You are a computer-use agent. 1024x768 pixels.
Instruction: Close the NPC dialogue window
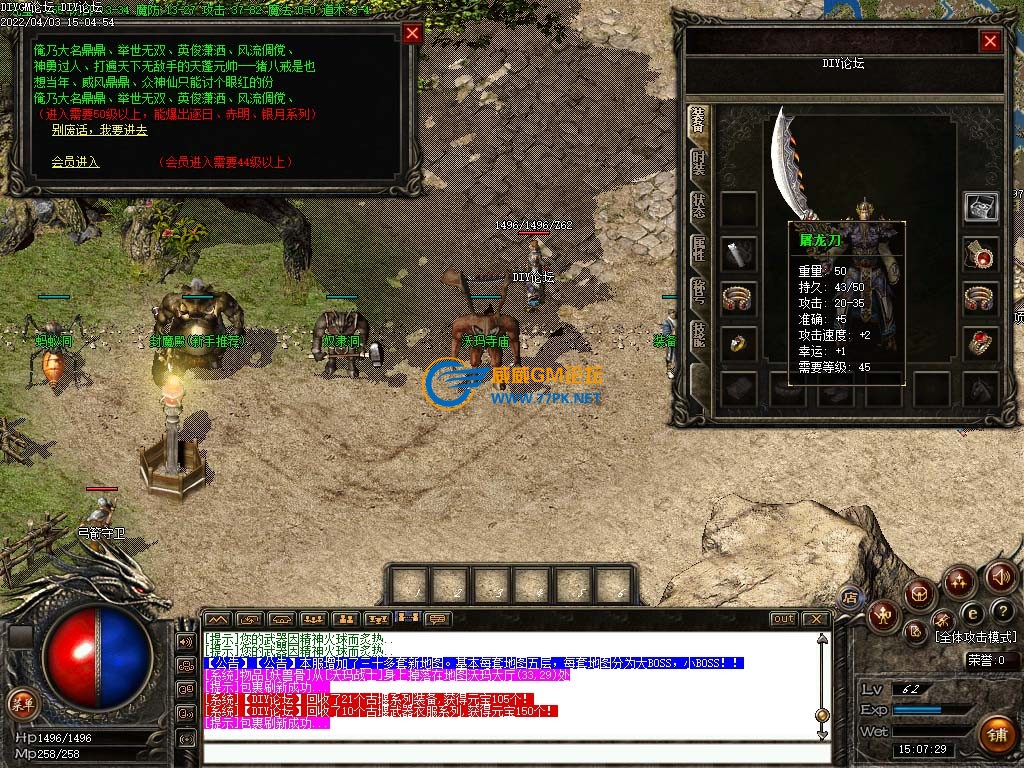412,34
